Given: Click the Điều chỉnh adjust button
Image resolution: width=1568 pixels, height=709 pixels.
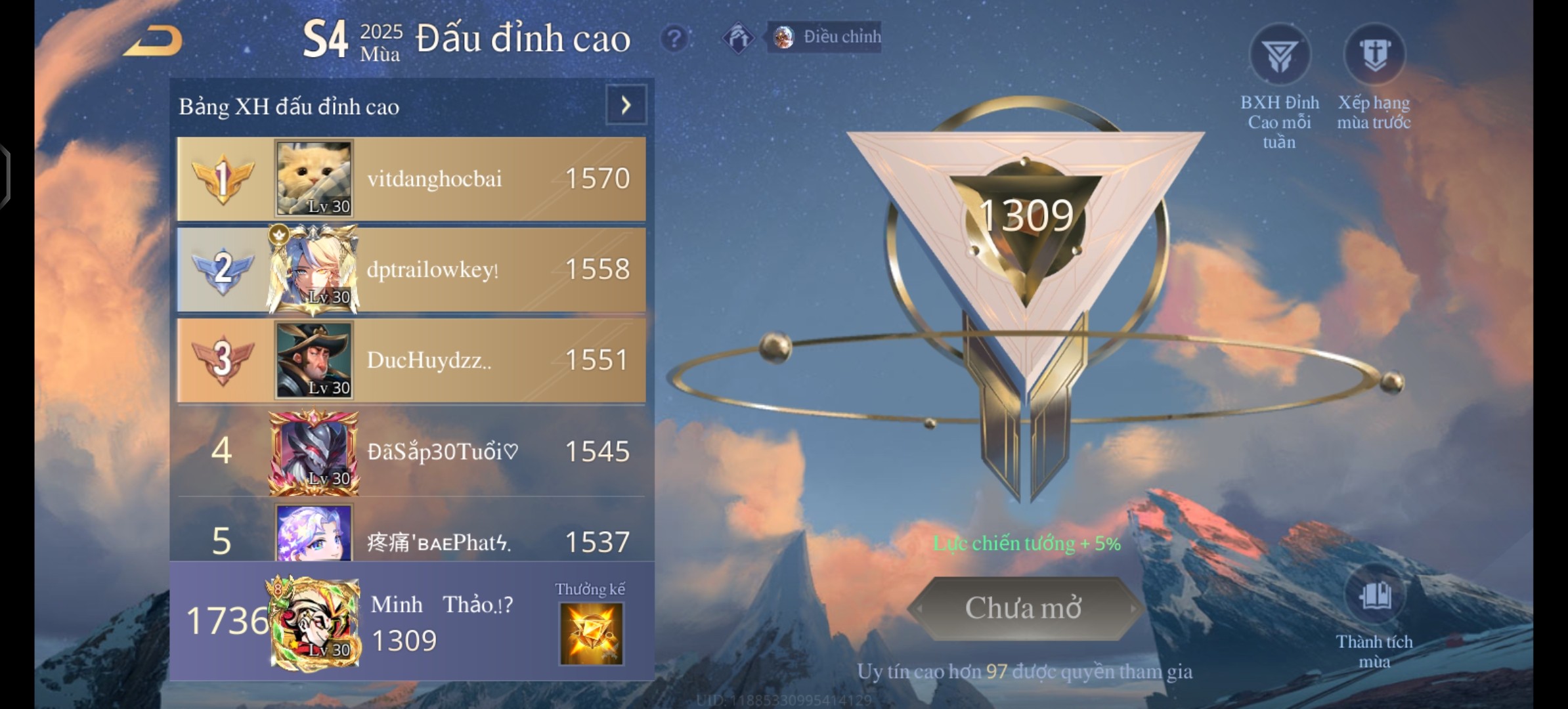Looking at the screenshot, I should 825,37.
